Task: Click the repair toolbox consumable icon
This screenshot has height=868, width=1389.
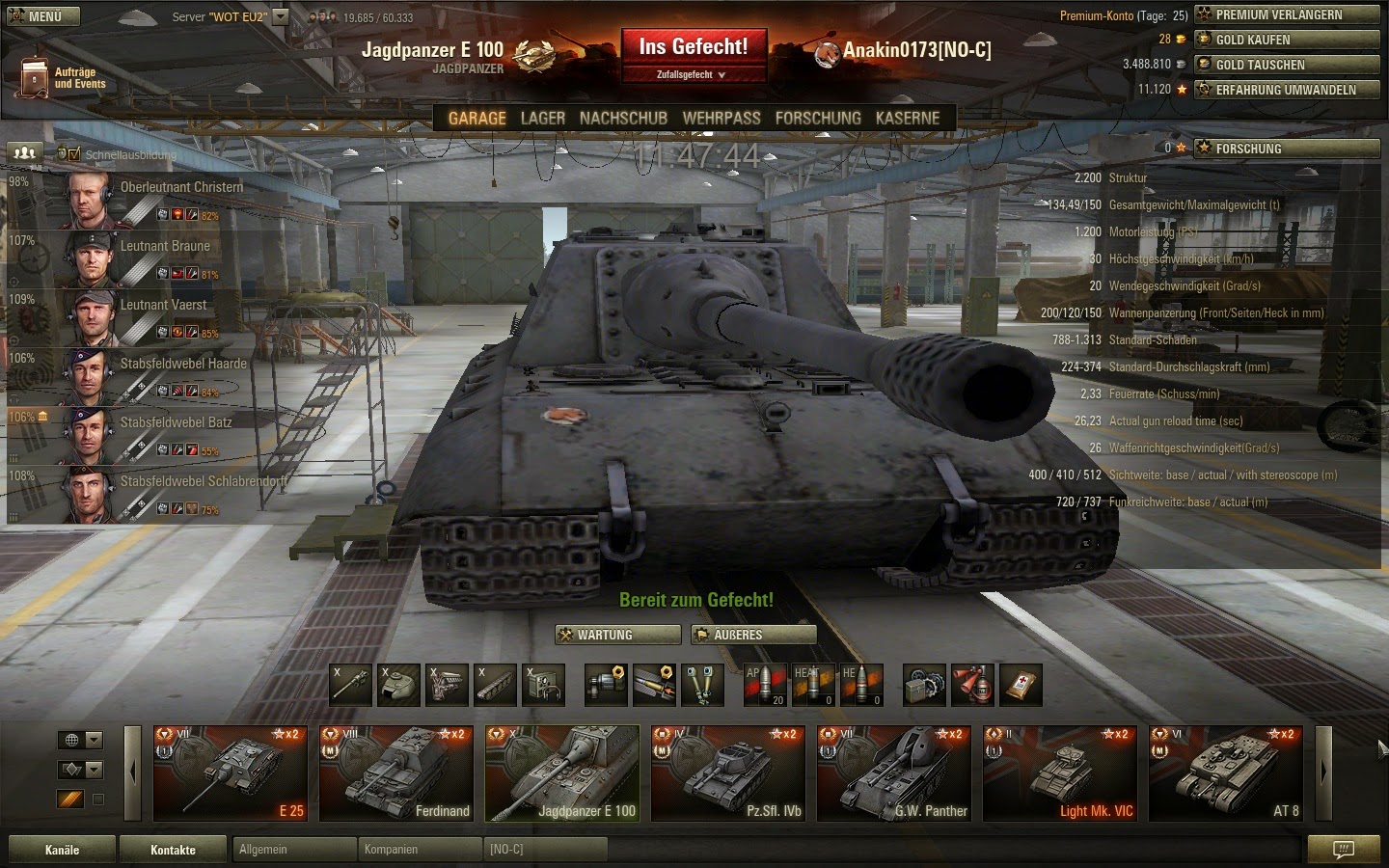Action: pos(924,685)
